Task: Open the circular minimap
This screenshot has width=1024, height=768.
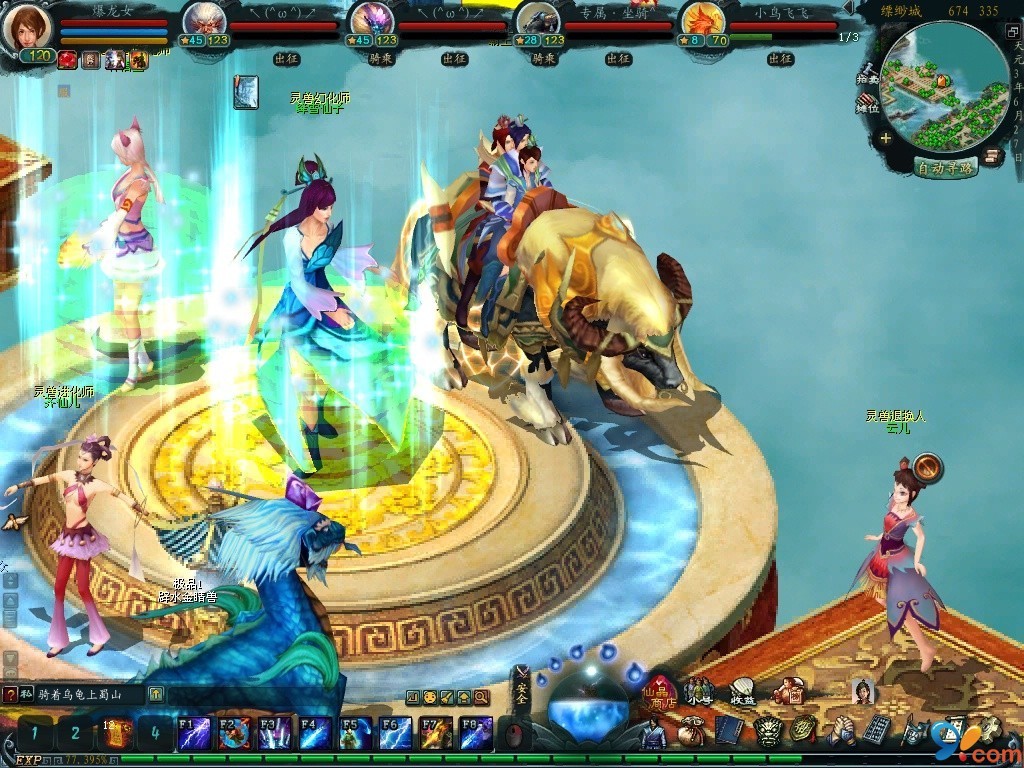Action: point(946,88)
